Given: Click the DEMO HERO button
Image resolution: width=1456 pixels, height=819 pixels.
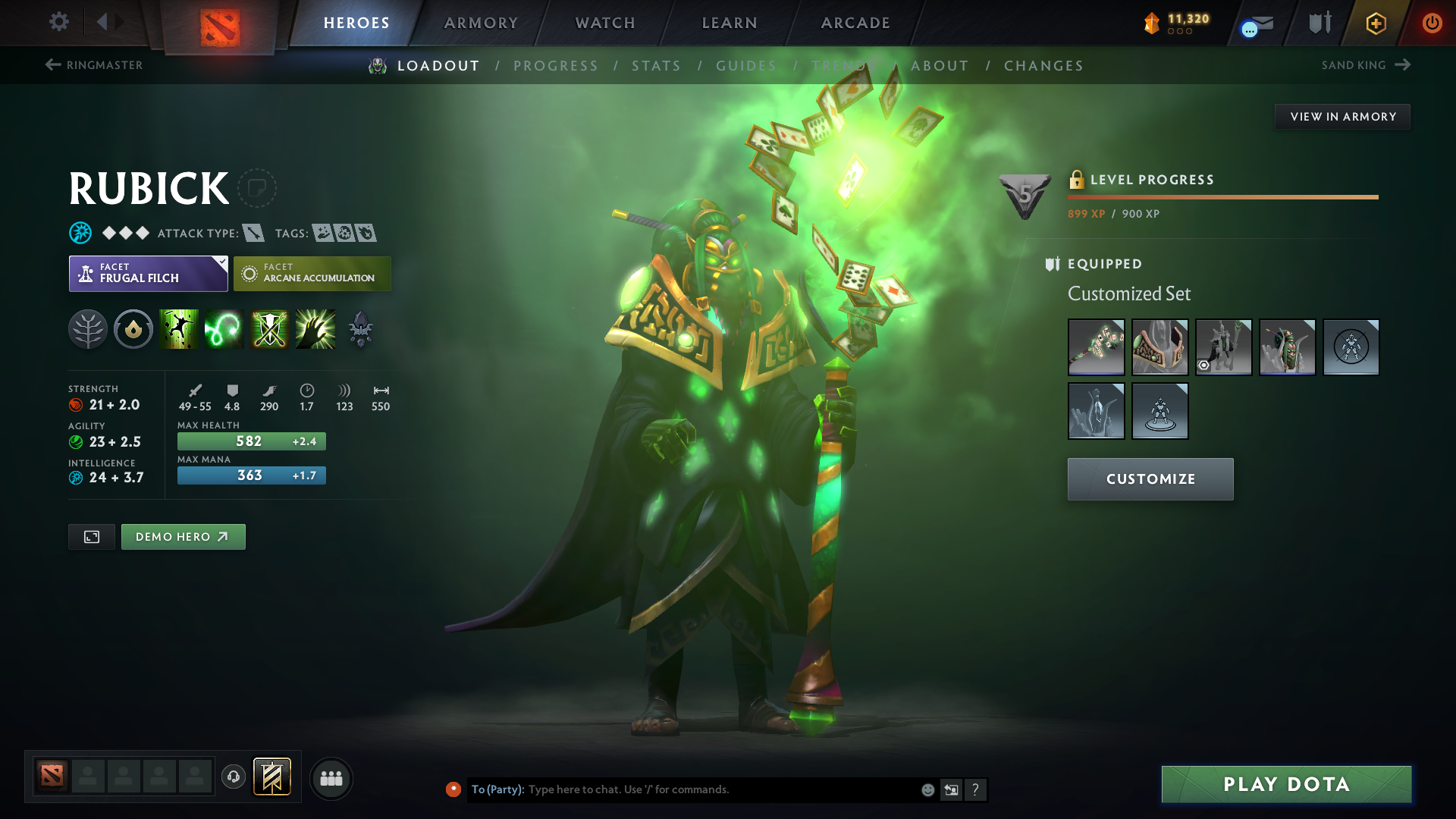Looking at the screenshot, I should tap(183, 536).
